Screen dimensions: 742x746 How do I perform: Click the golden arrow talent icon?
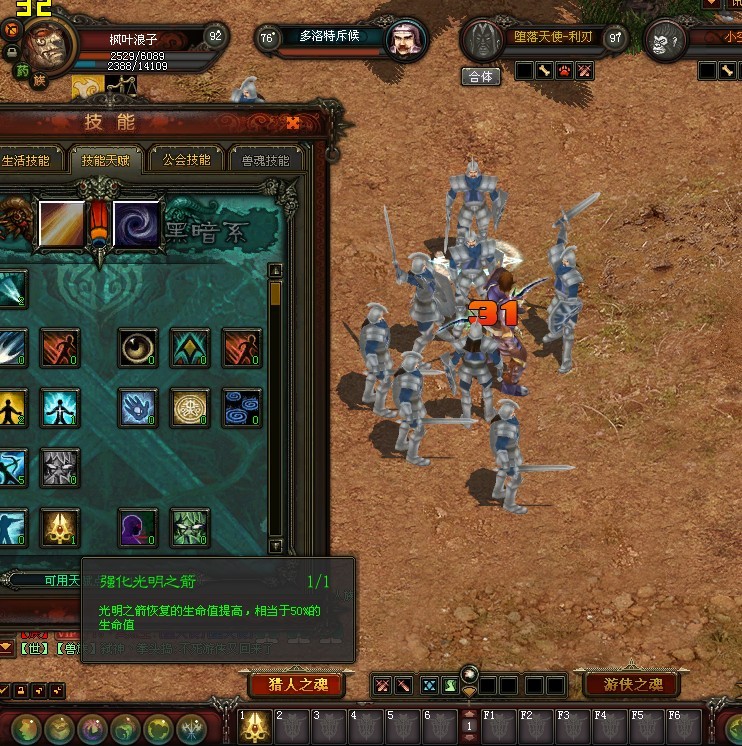tap(60, 528)
